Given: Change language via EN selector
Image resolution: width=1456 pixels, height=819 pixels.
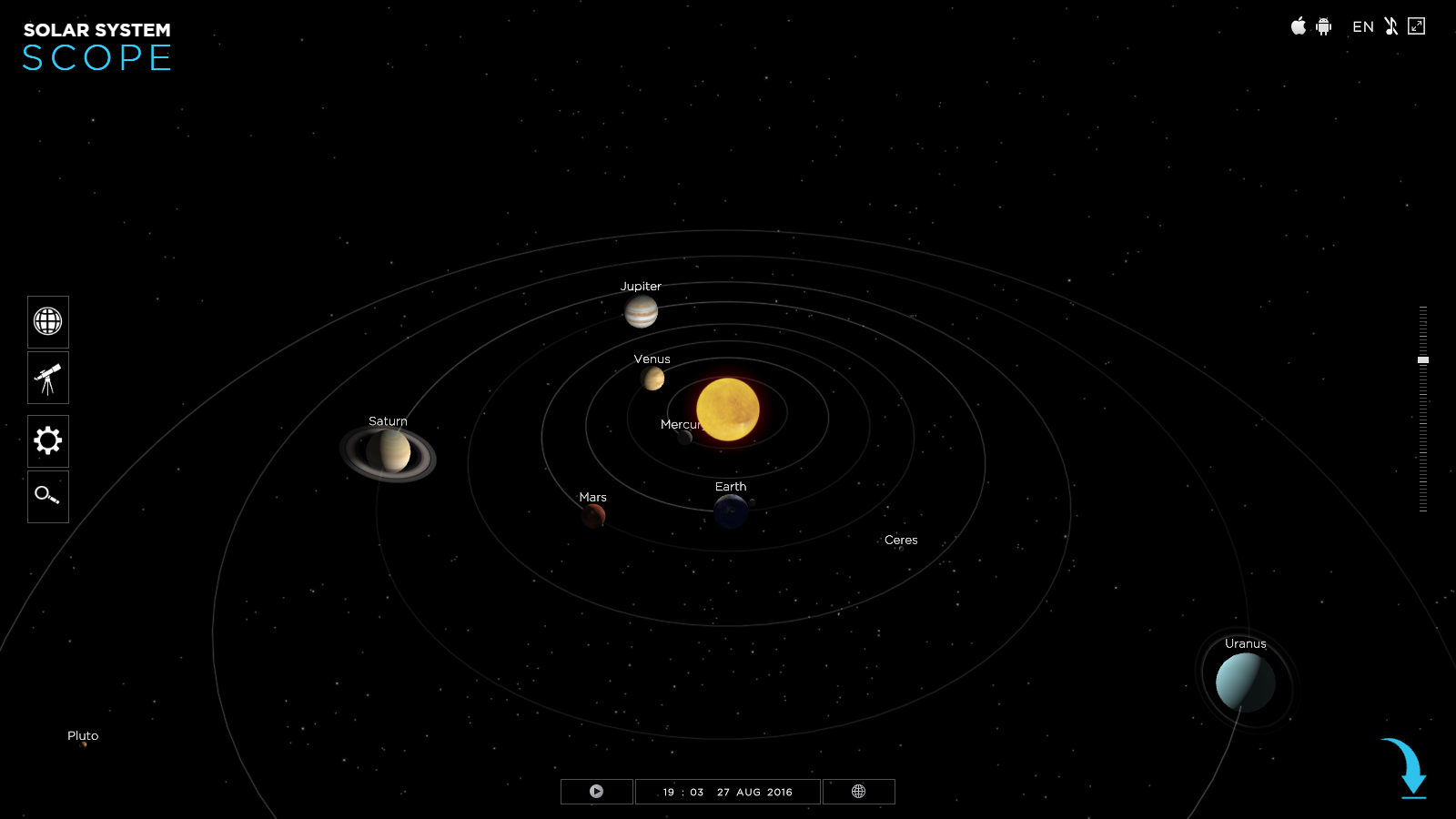Looking at the screenshot, I should (1362, 27).
